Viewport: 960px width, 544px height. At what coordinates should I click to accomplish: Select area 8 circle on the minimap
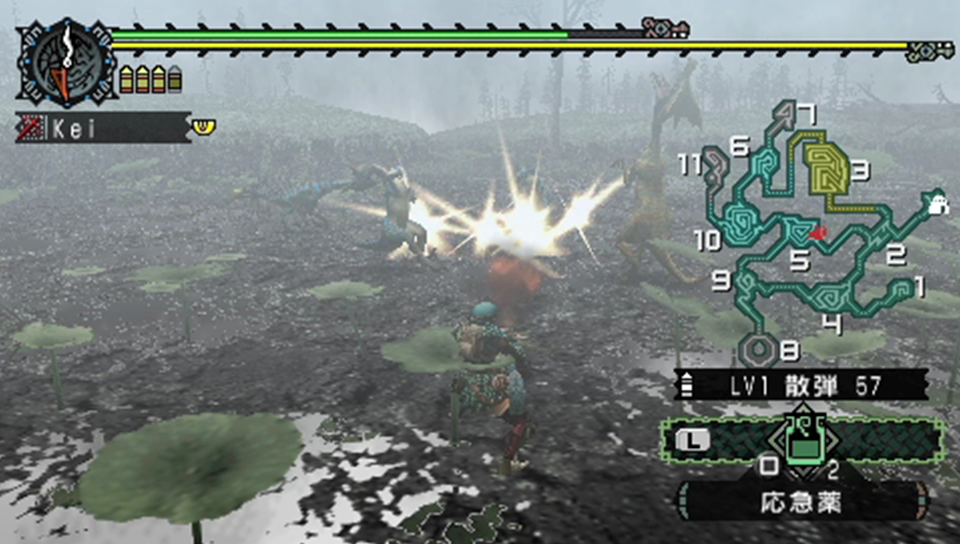tap(759, 349)
